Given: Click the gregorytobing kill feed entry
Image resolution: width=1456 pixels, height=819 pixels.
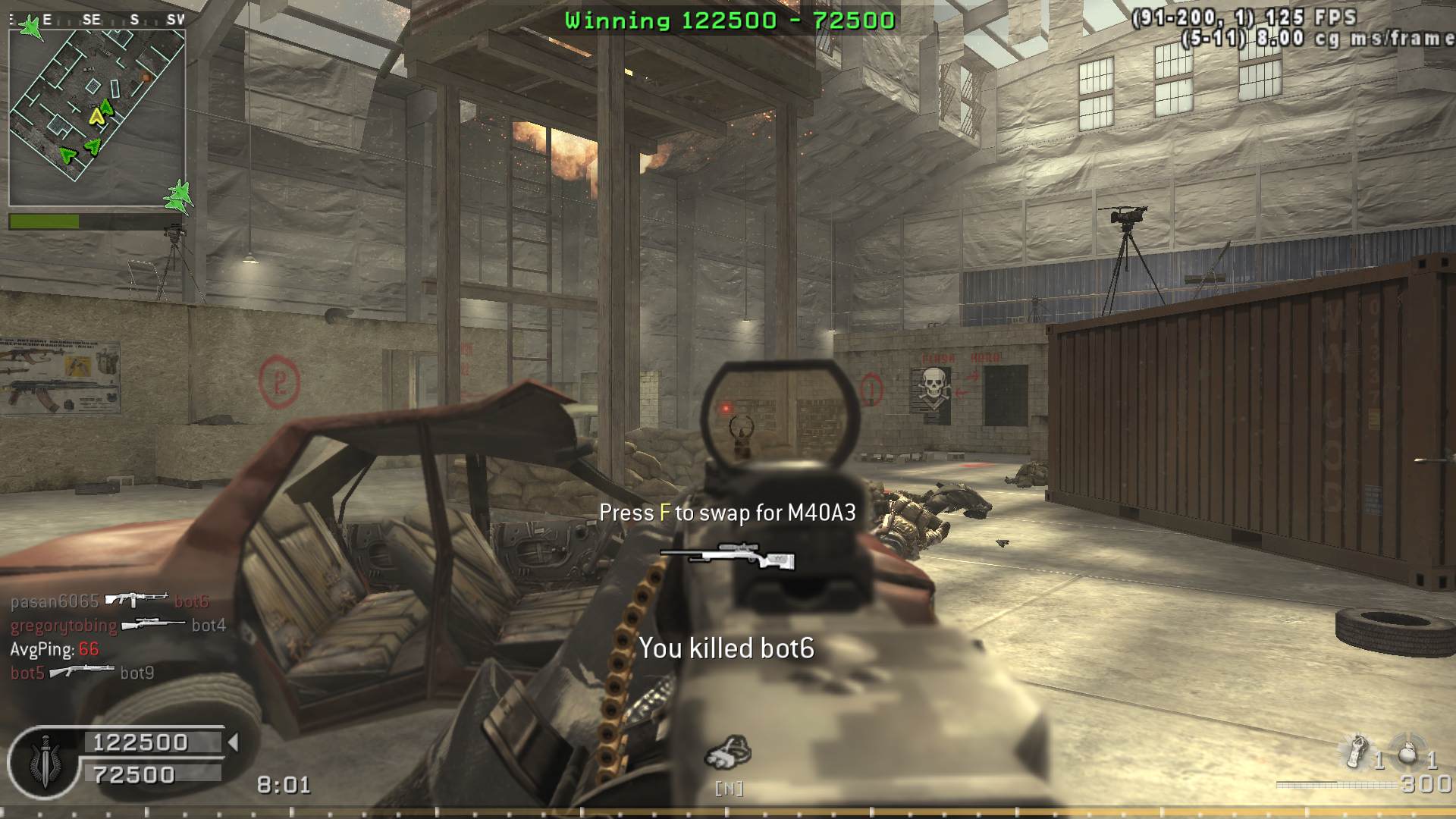Looking at the screenshot, I should pos(118,625).
